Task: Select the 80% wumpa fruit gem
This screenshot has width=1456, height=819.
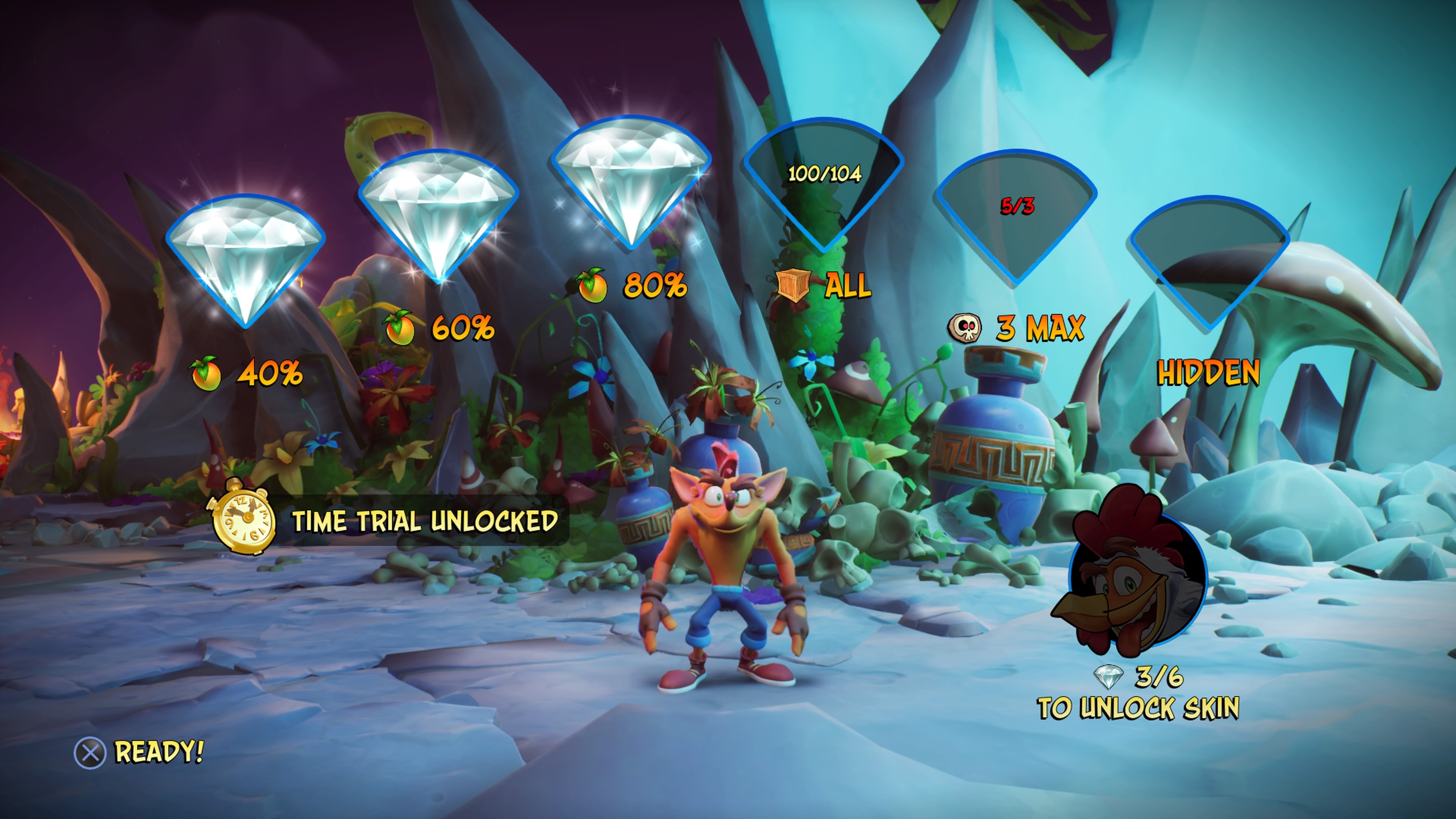Action: pos(631,175)
